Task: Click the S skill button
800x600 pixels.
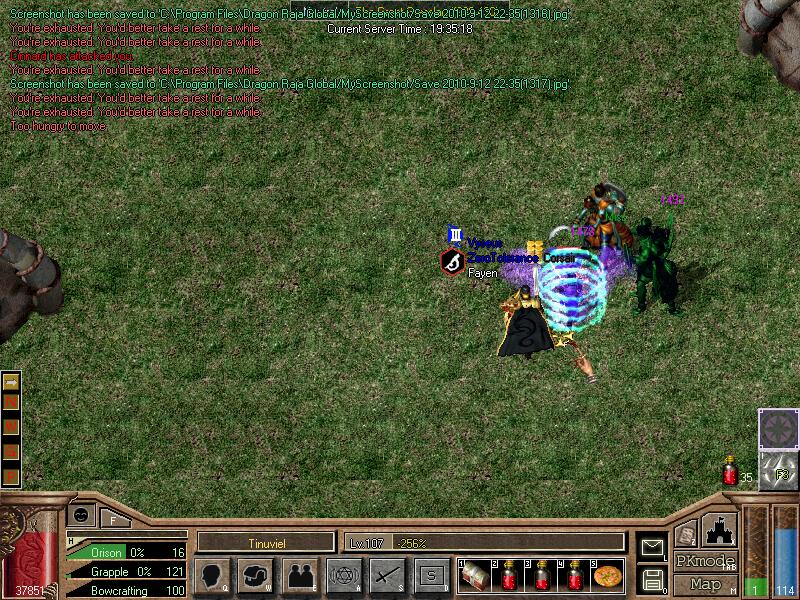Action: [431, 576]
